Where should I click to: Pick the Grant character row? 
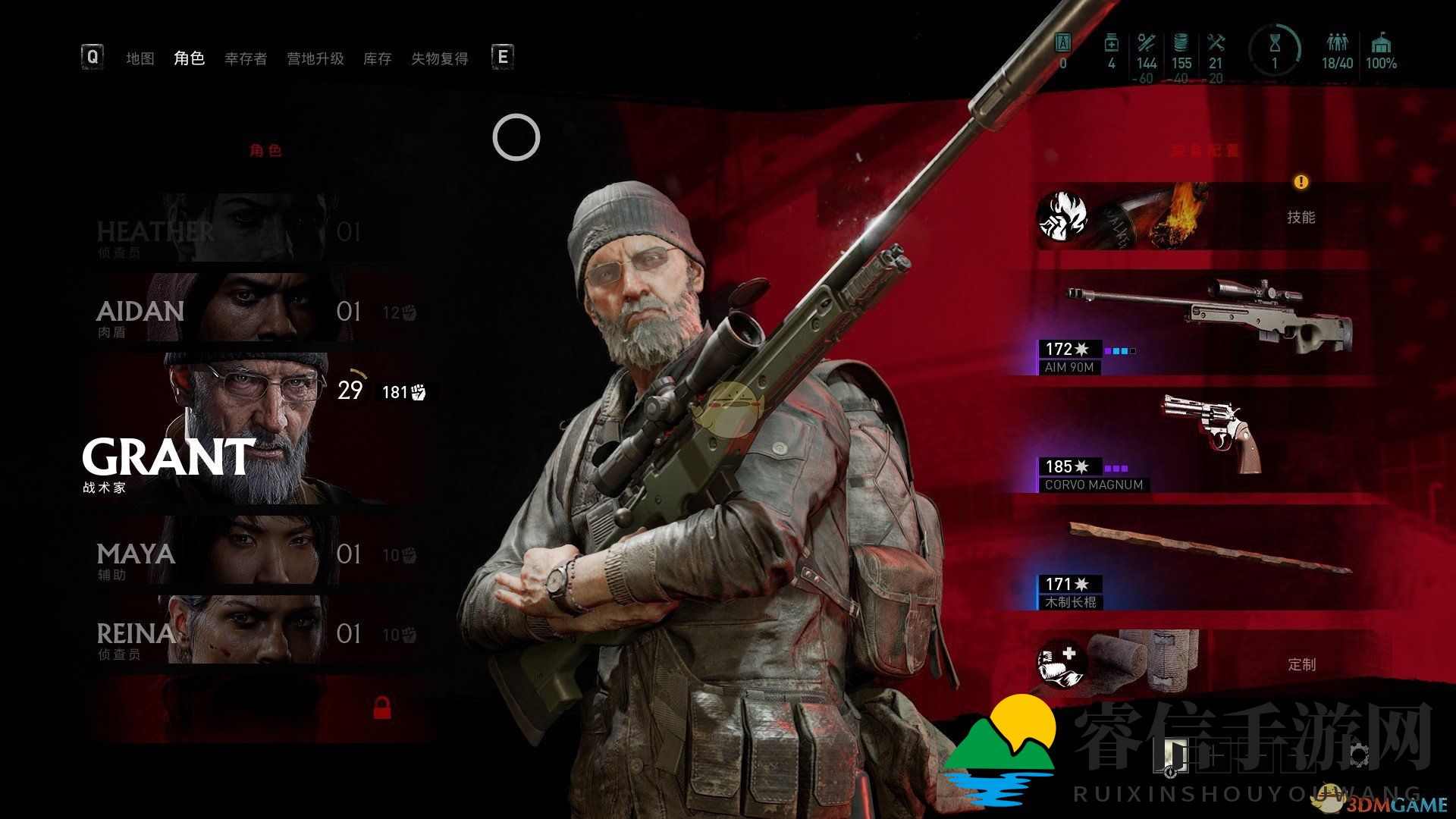pyautogui.click(x=250, y=428)
